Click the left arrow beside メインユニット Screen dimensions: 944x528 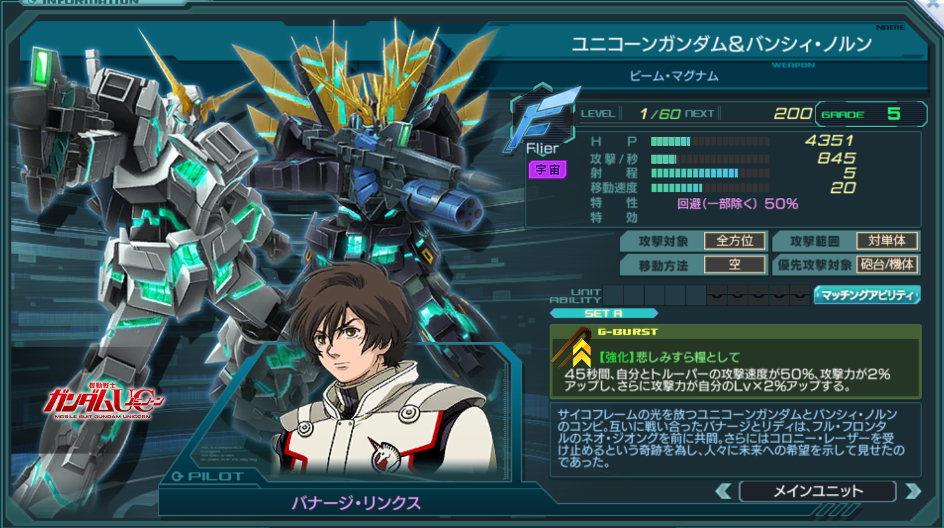[x=723, y=491]
